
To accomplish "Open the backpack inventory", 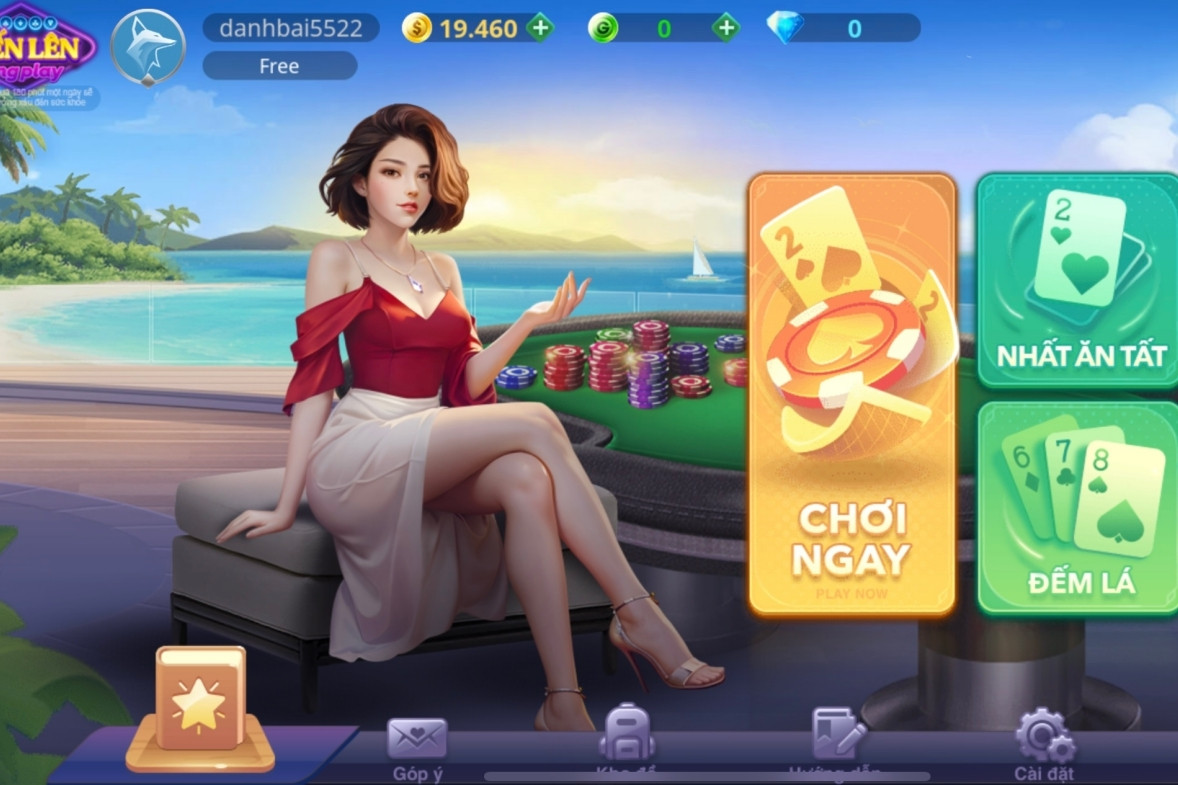I will 626,735.
